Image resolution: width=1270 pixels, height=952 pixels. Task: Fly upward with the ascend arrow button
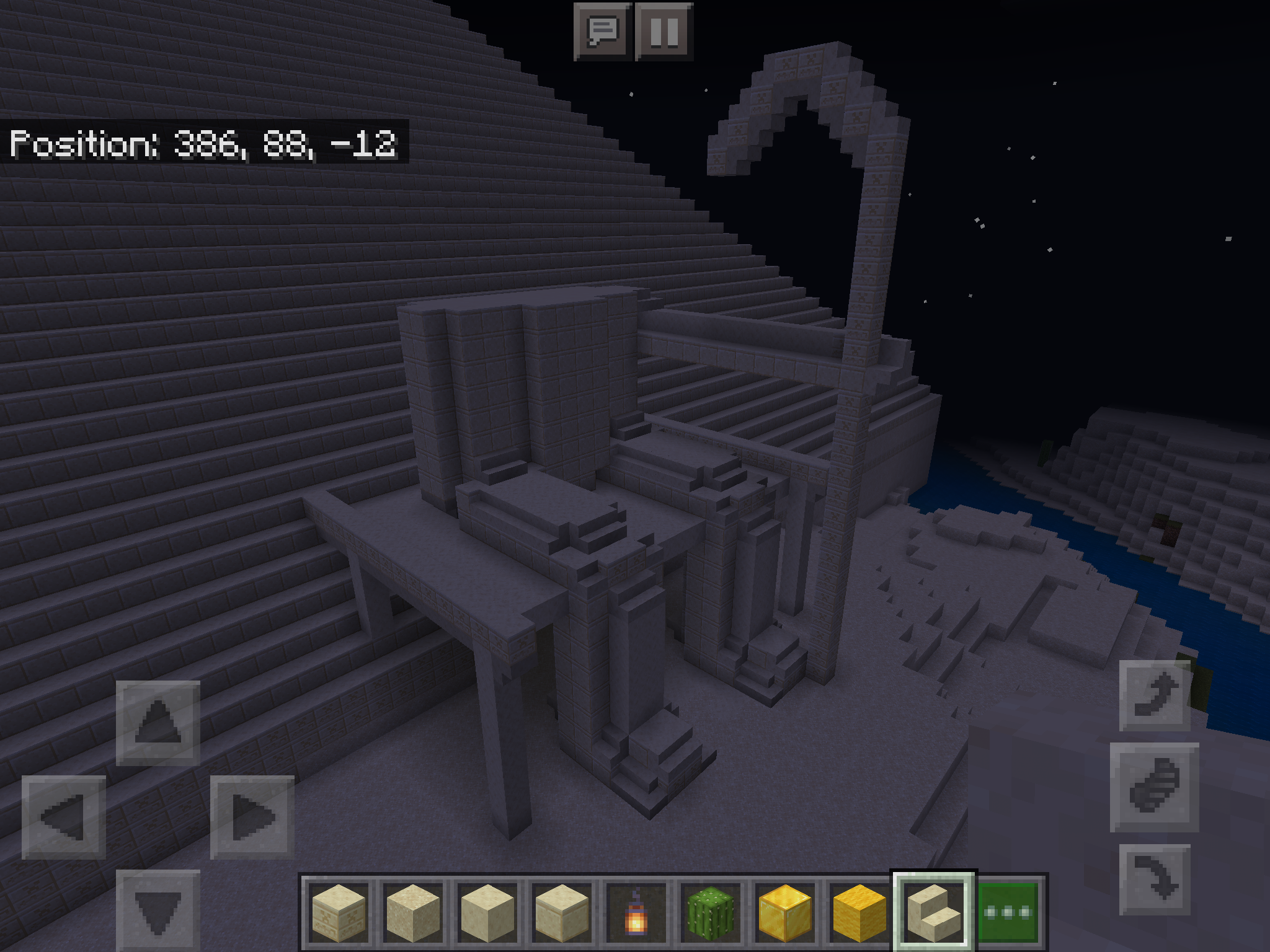pyautogui.click(x=1155, y=695)
